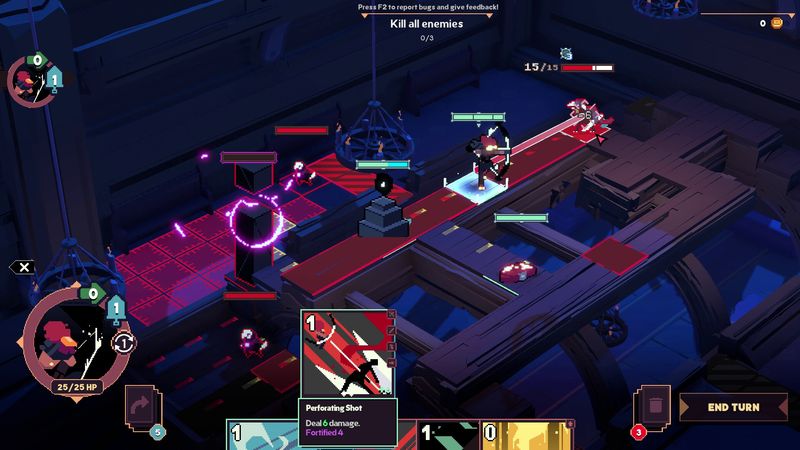The width and height of the screenshot is (800, 450).
Task: Choose the teal card costing 1
Action: coord(262,435)
